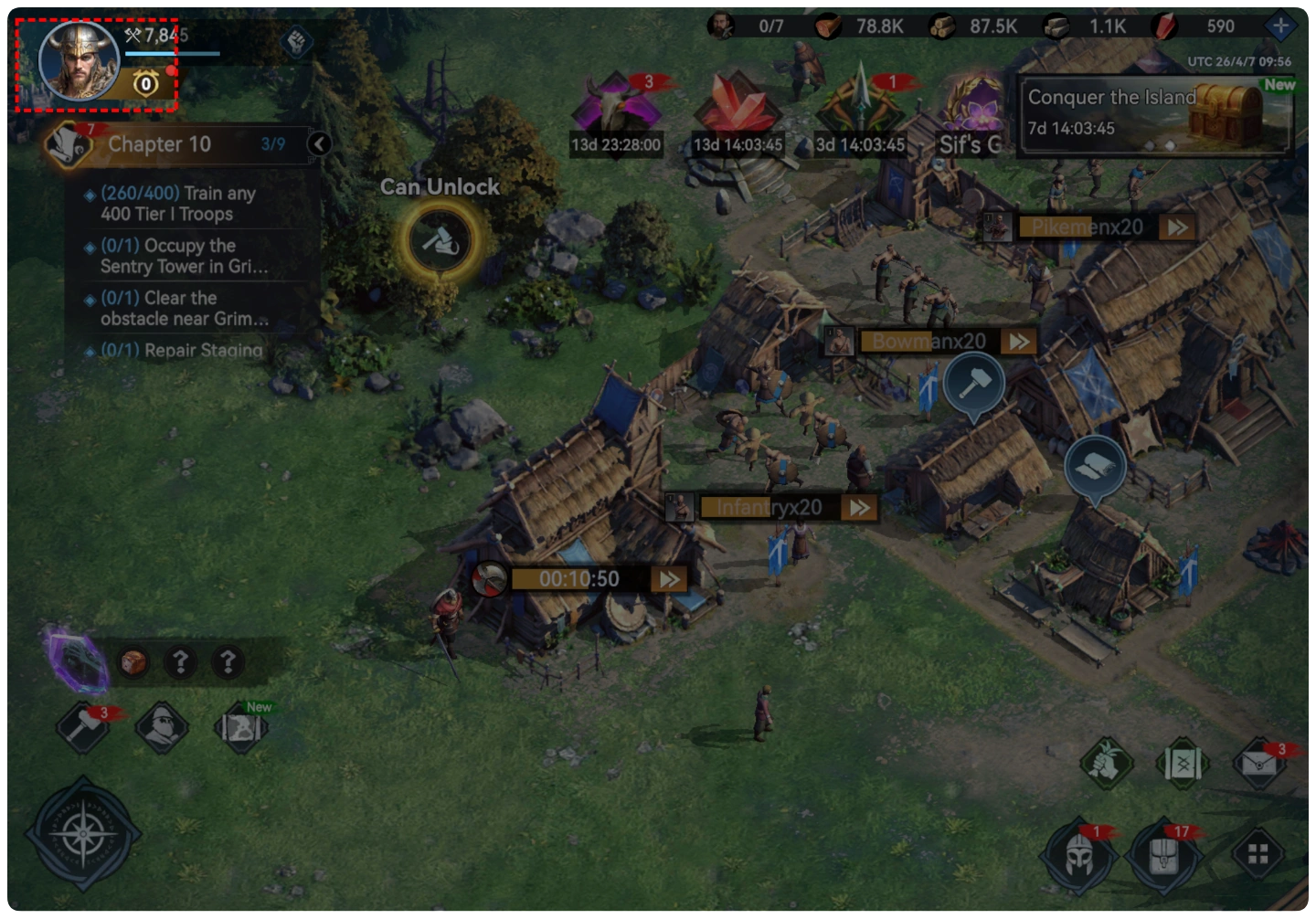Open the hammer icon with badge 3
The image size is (1316, 919).
tap(83, 727)
